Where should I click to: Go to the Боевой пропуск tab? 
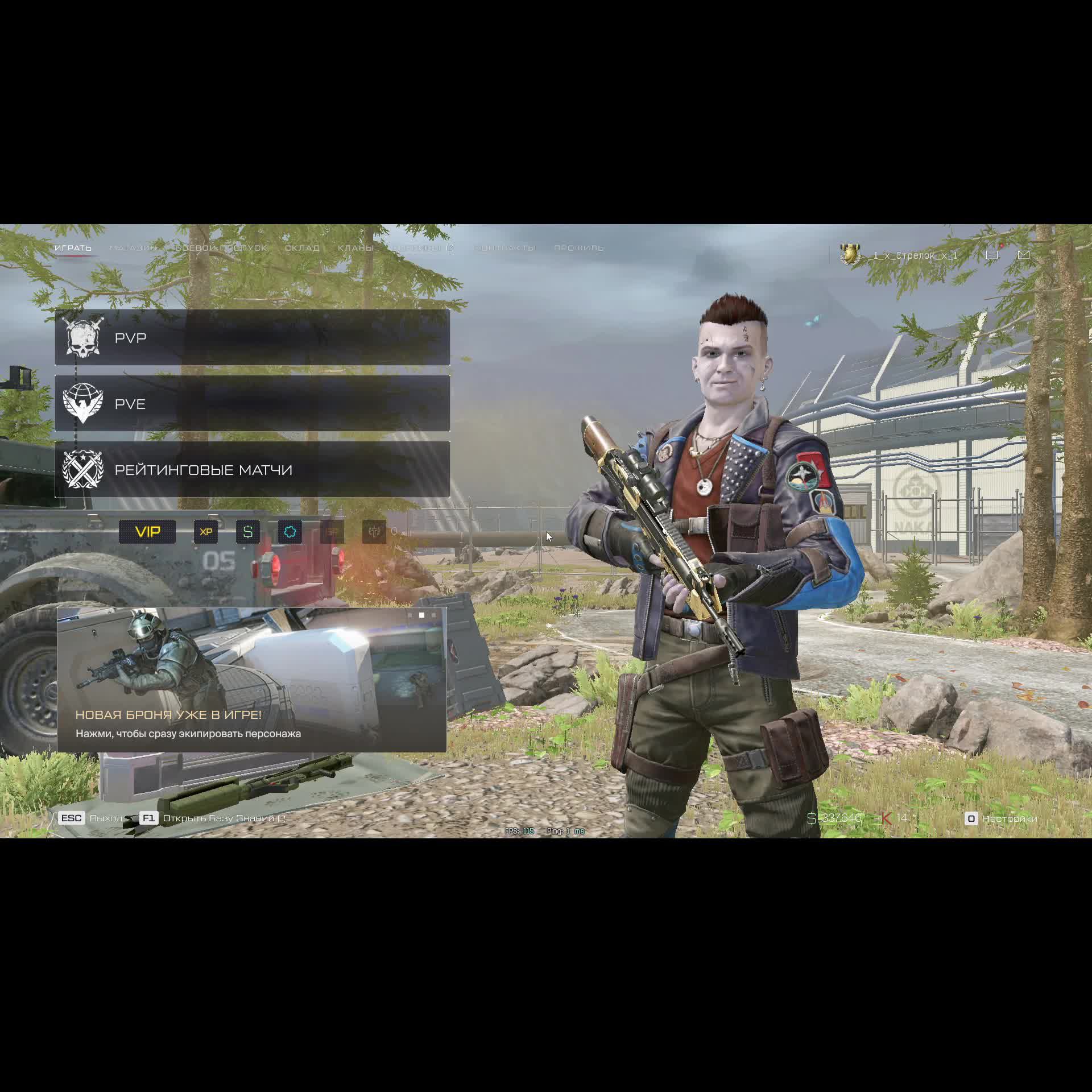221,248
